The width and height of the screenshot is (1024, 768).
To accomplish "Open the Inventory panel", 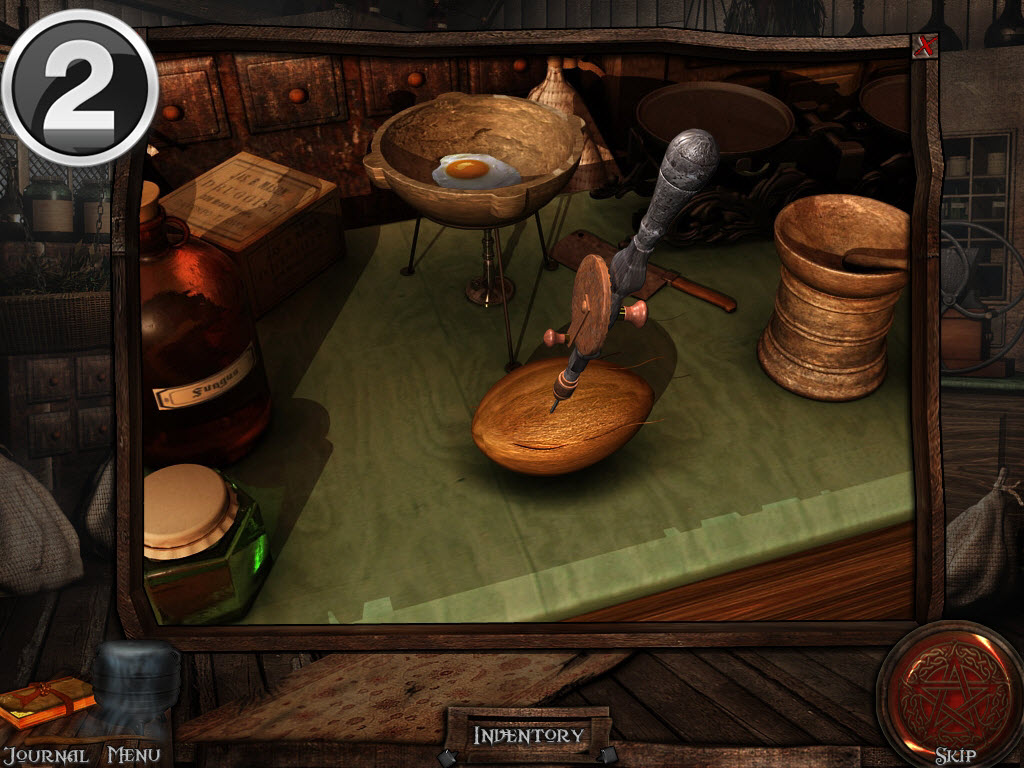I will pyautogui.click(x=528, y=735).
